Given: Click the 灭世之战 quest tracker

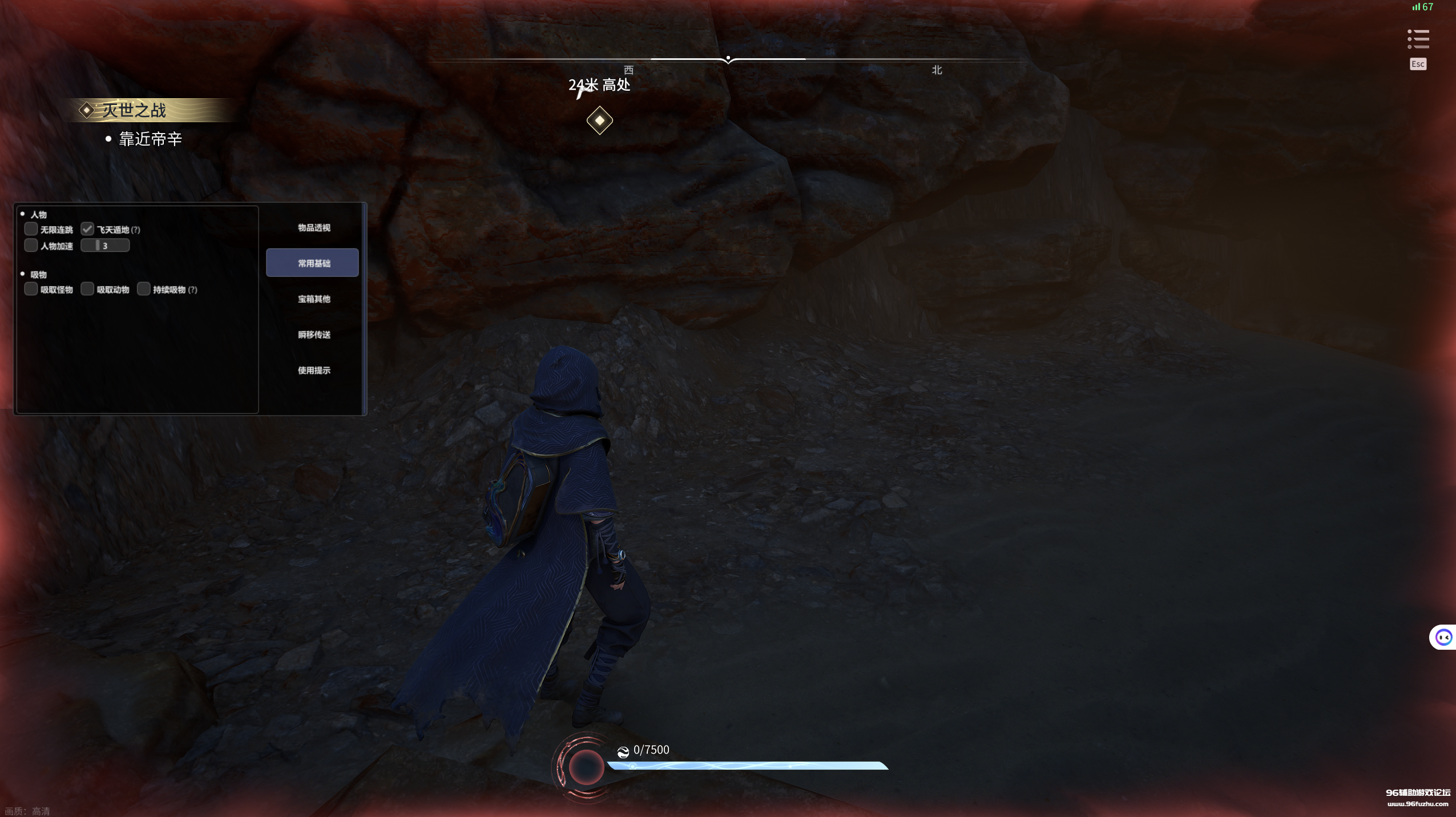Looking at the screenshot, I should 134,110.
